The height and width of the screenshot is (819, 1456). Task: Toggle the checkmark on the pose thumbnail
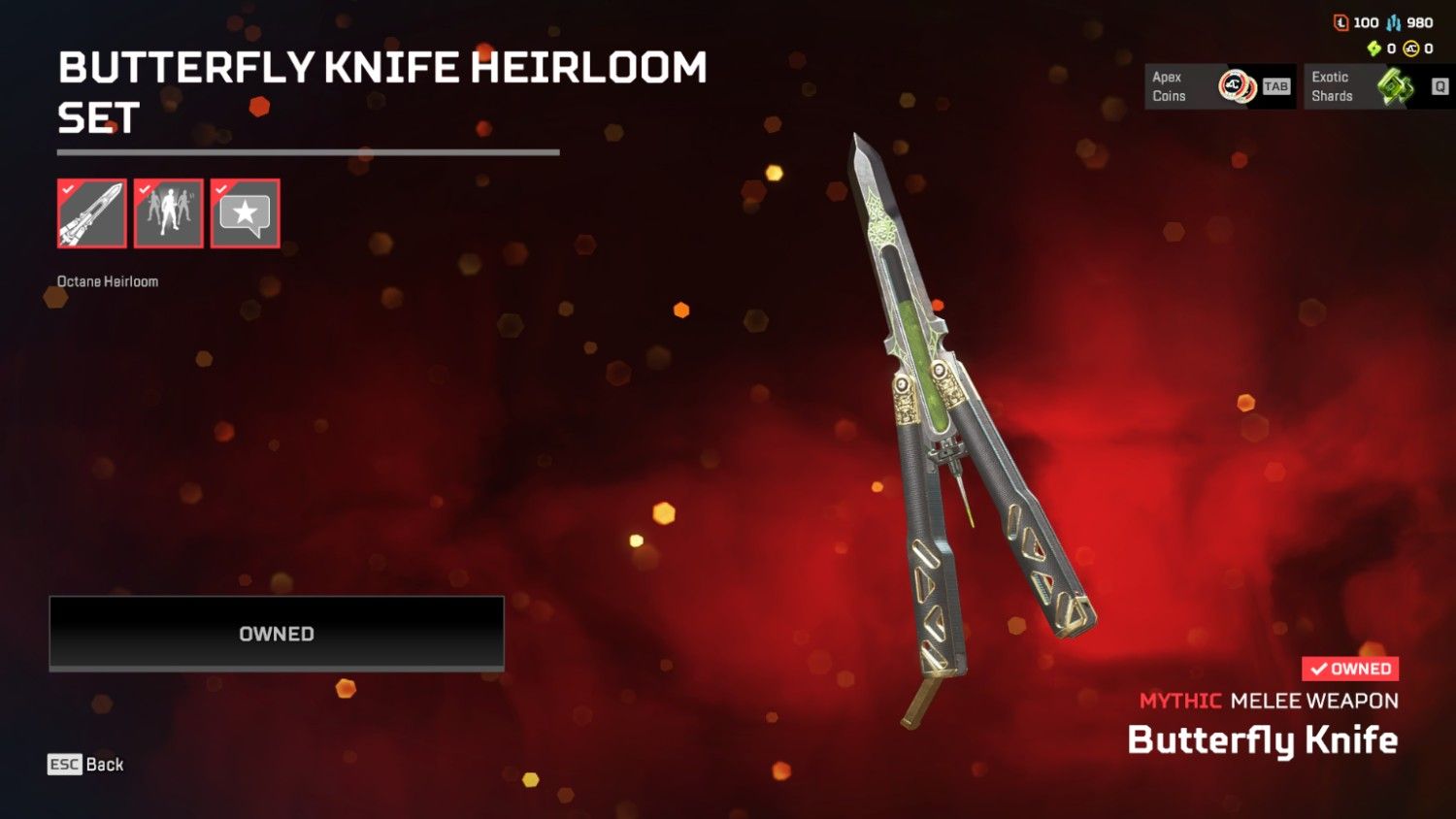[143, 191]
